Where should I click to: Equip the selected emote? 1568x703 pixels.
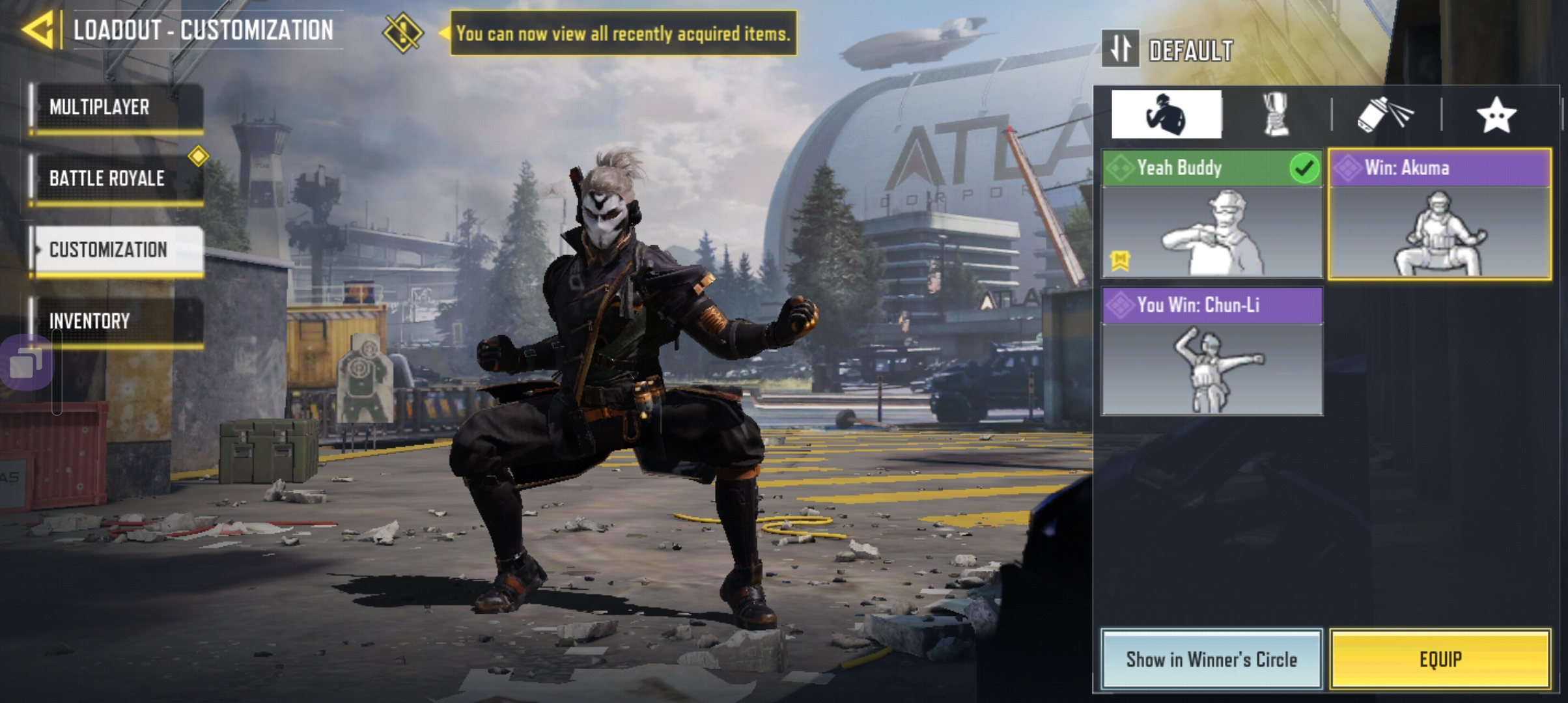1440,659
